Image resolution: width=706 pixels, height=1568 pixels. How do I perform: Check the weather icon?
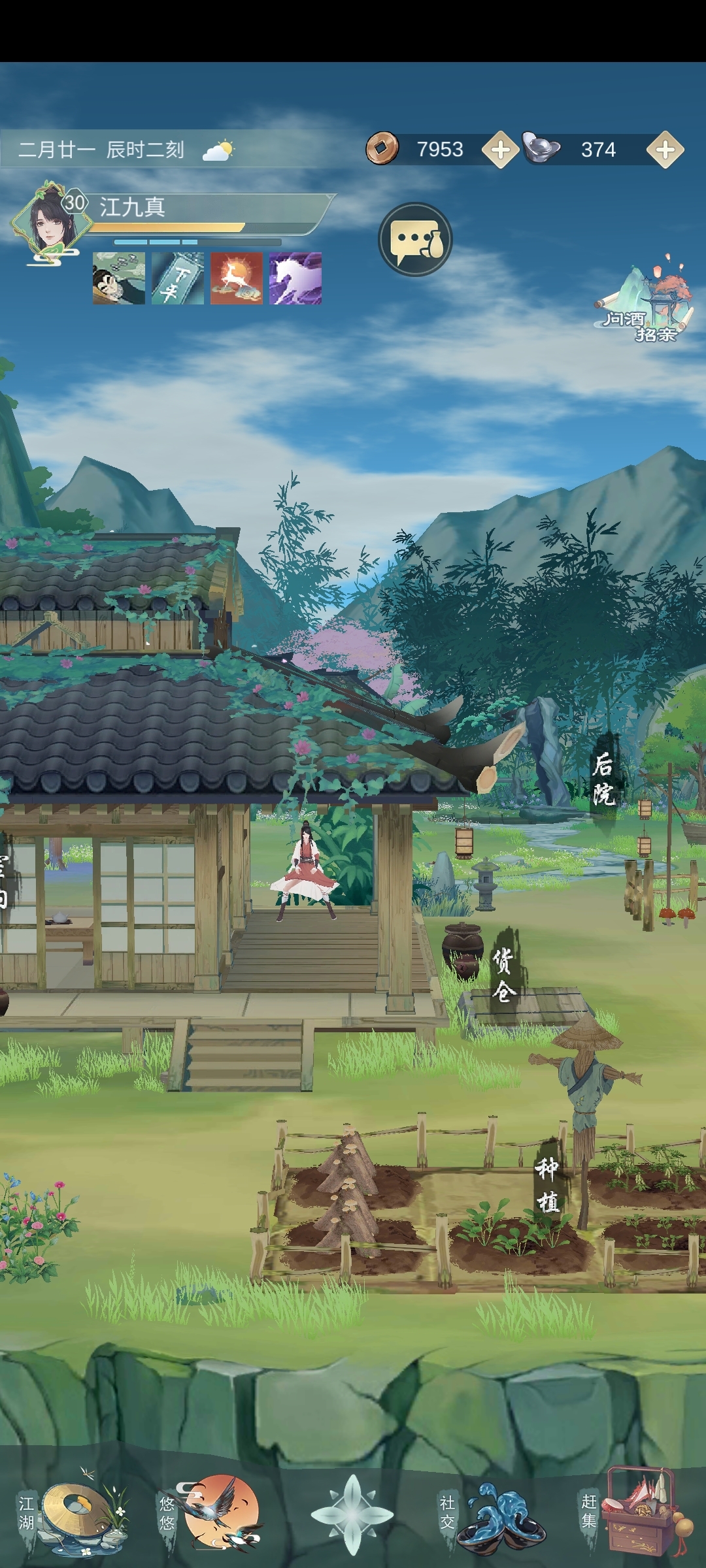tap(218, 151)
